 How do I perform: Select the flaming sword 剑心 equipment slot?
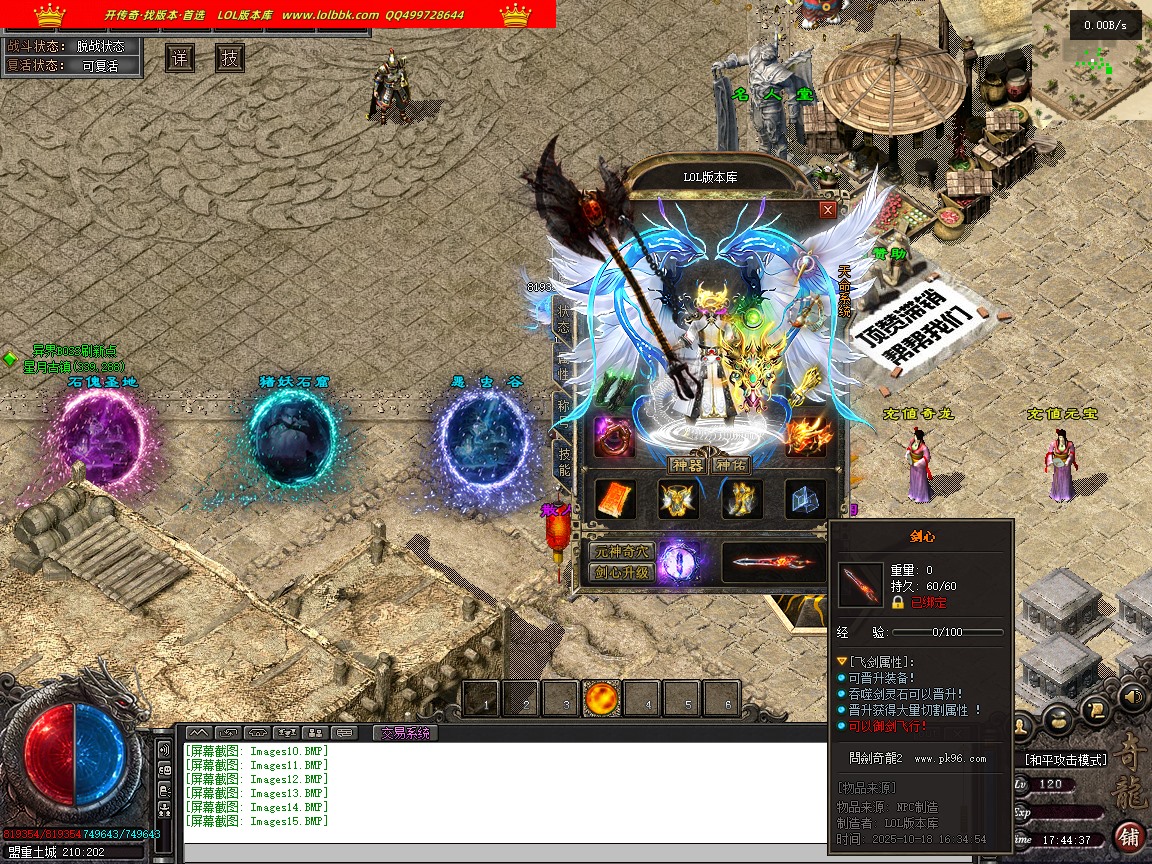[x=772, y=562]
